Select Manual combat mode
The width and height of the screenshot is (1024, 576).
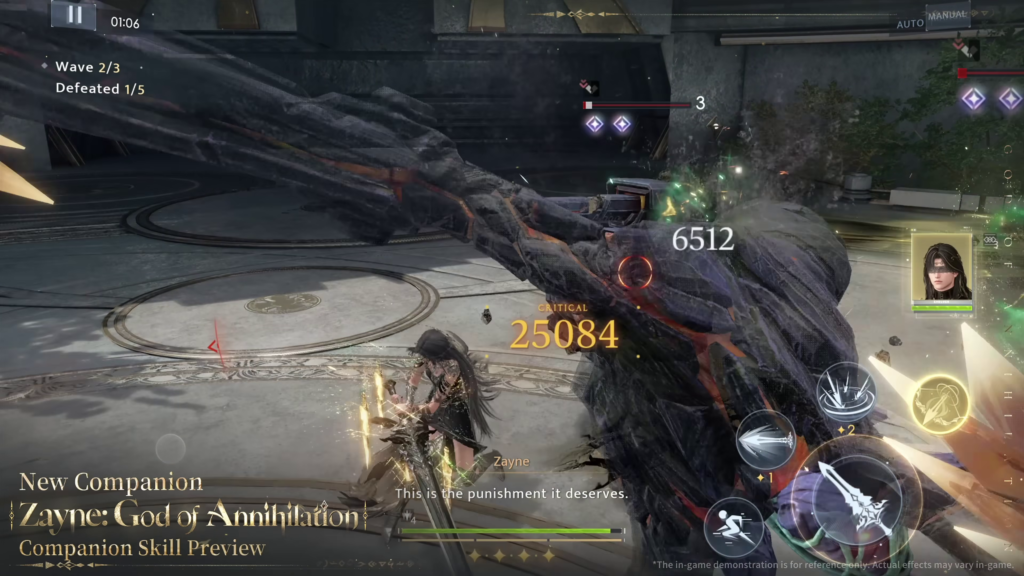click(x=947, y=16)
